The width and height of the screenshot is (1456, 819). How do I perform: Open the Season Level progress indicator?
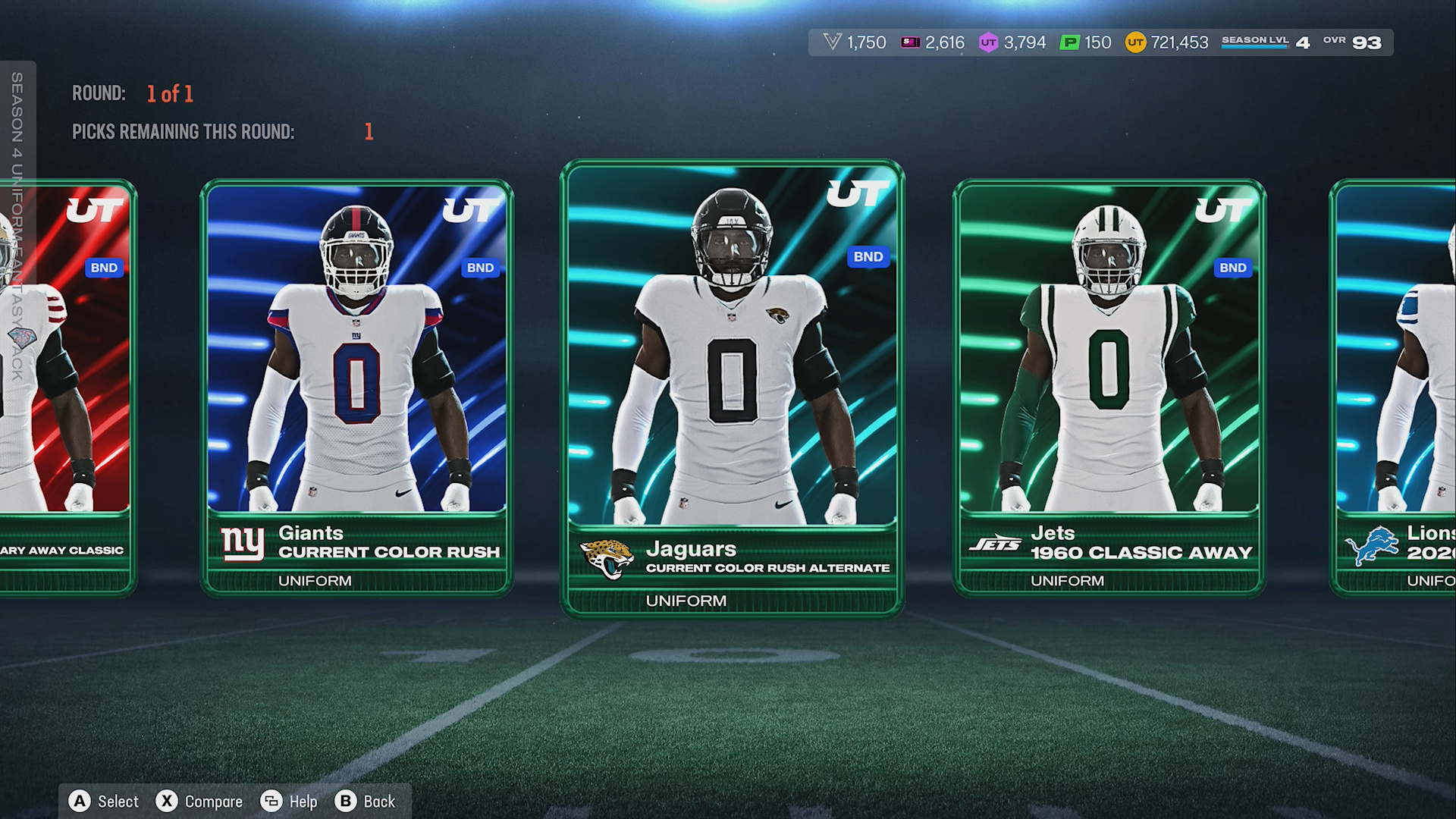(1265, 42)
